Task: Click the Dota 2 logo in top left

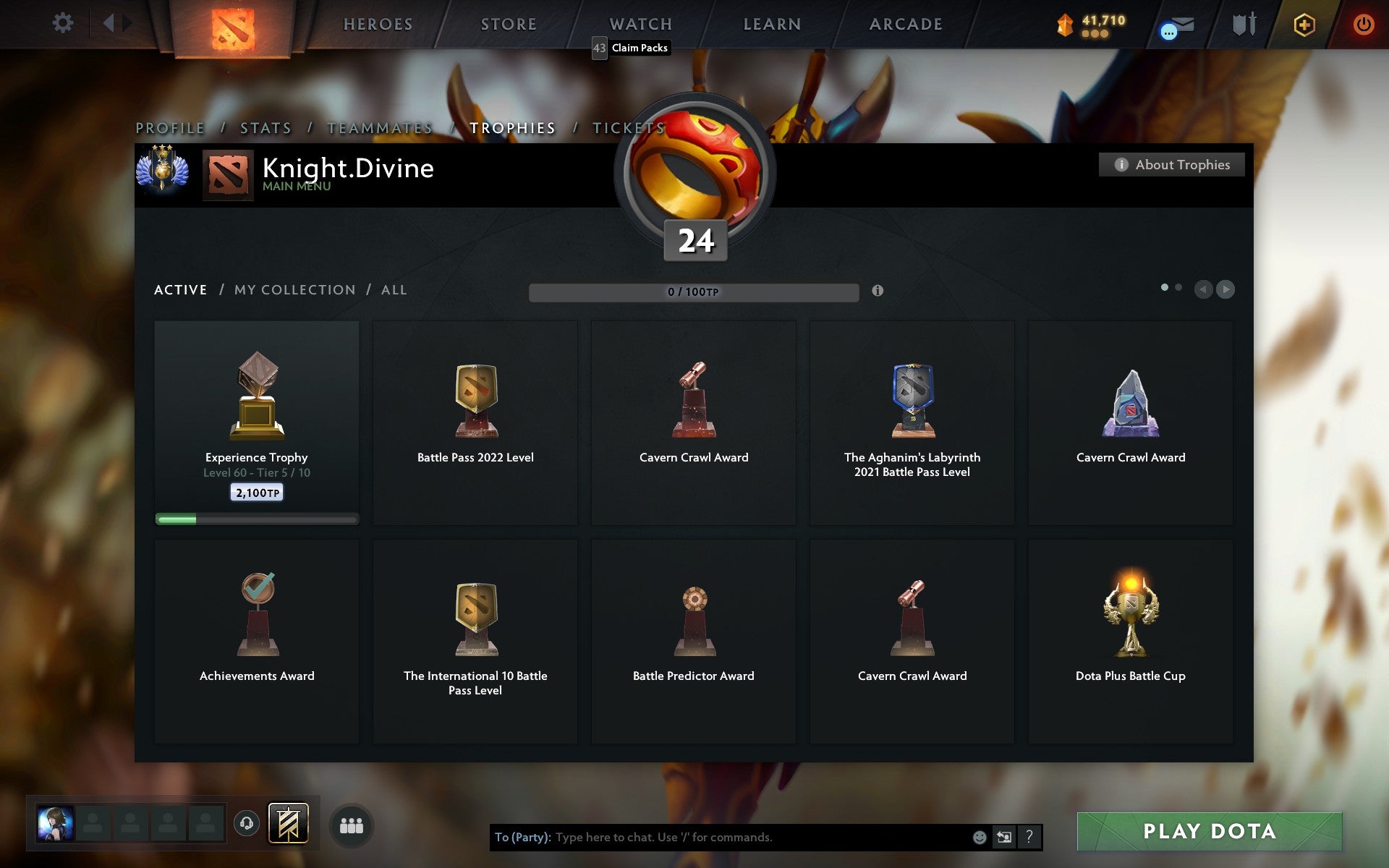Action: (233, 27)
